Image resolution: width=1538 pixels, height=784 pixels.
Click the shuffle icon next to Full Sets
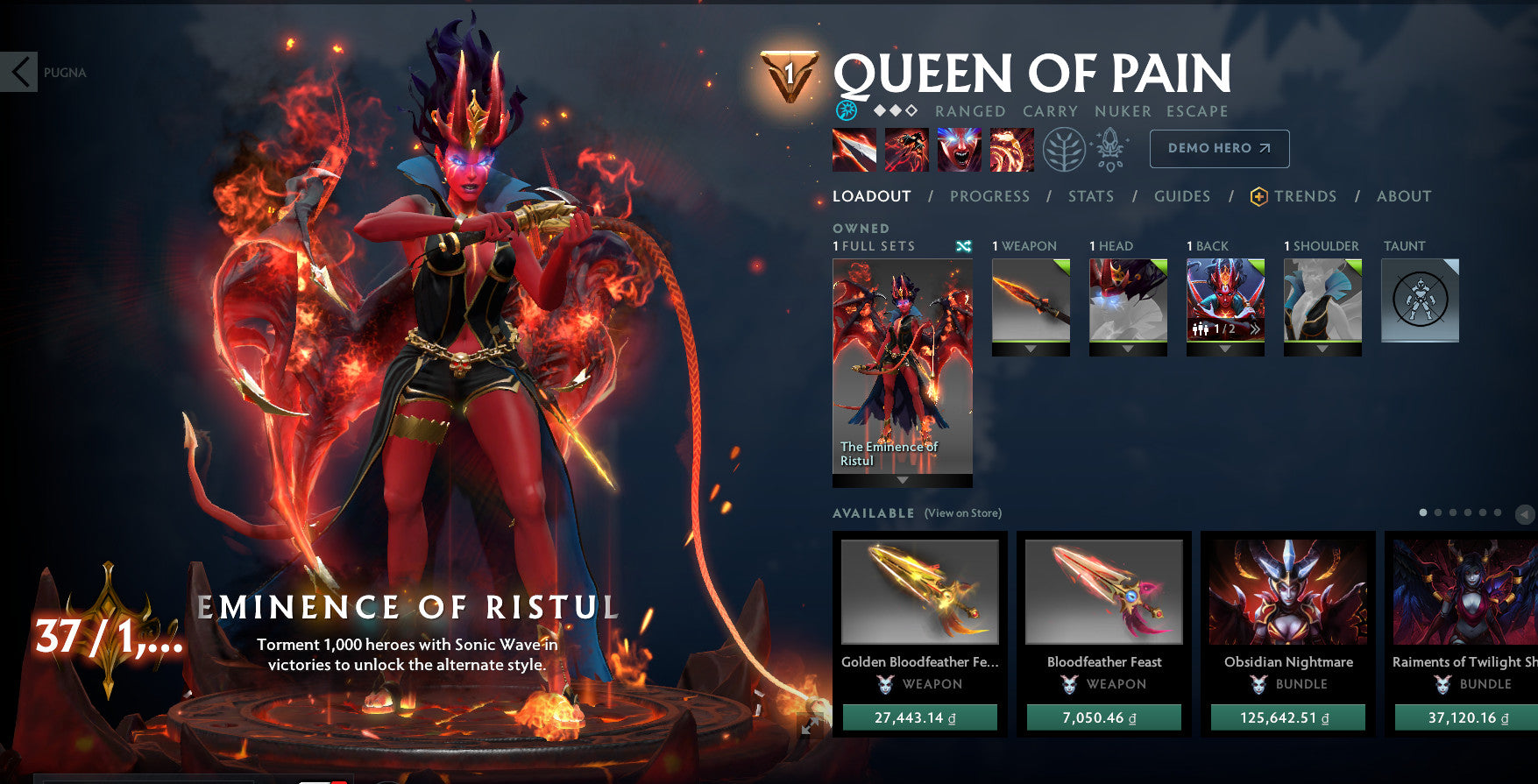[962, 247]
